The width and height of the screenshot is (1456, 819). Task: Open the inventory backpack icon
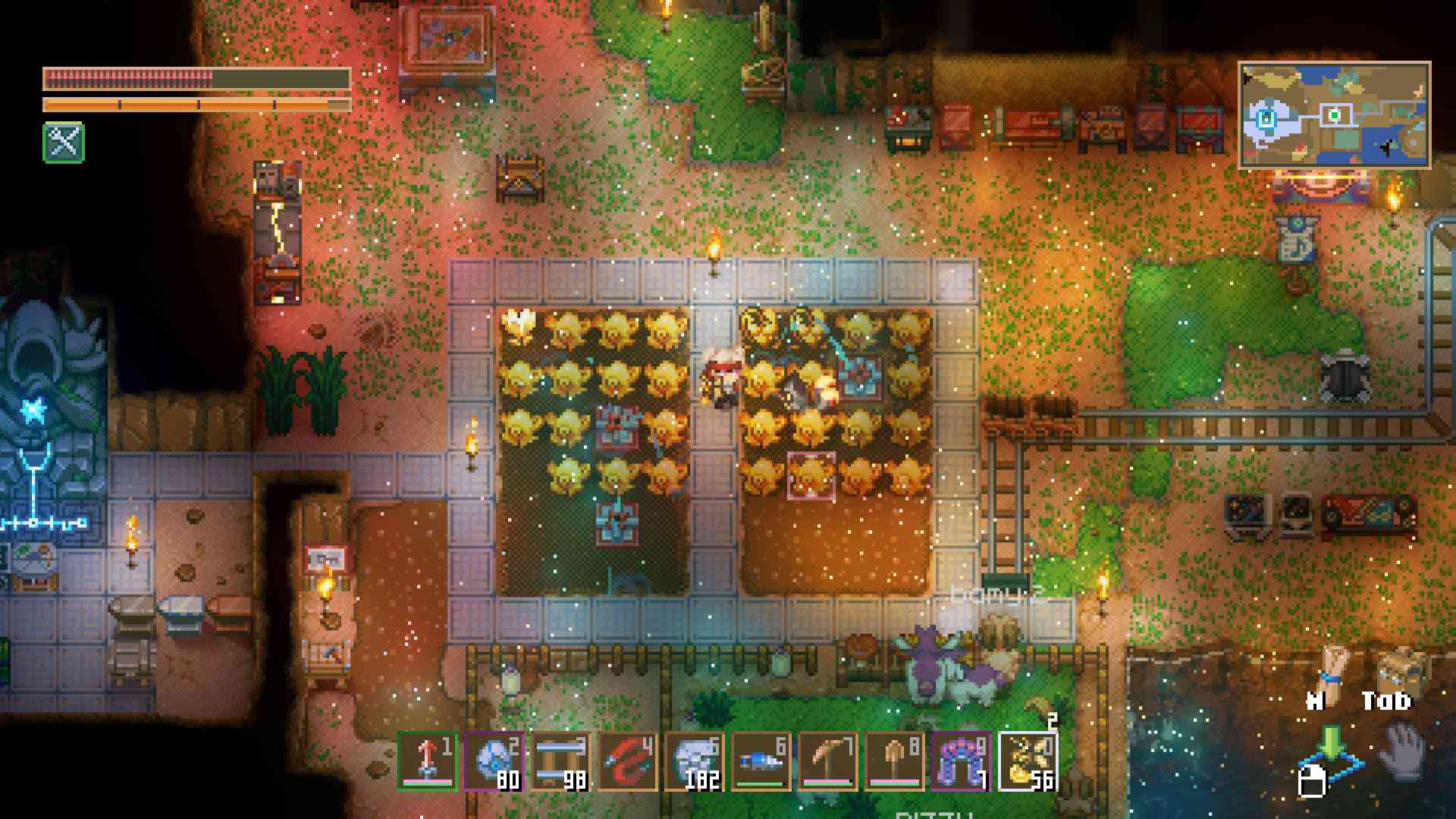click(x=1400, y=668)
